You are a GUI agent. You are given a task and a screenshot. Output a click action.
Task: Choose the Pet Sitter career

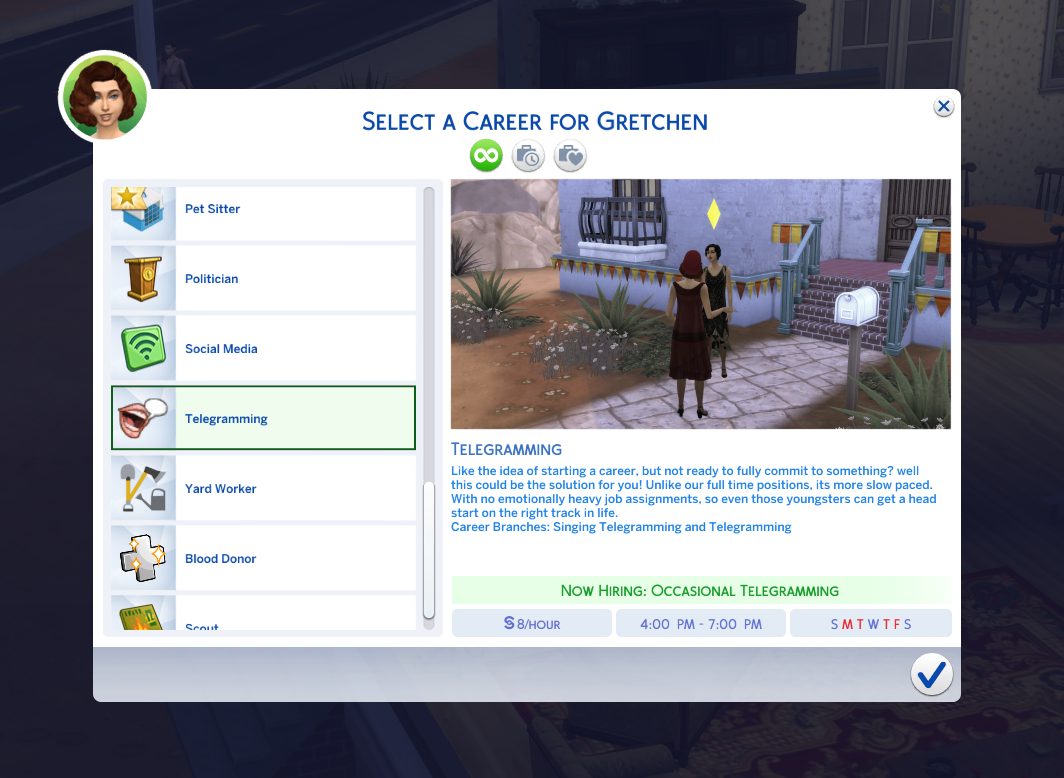point(264,210)
